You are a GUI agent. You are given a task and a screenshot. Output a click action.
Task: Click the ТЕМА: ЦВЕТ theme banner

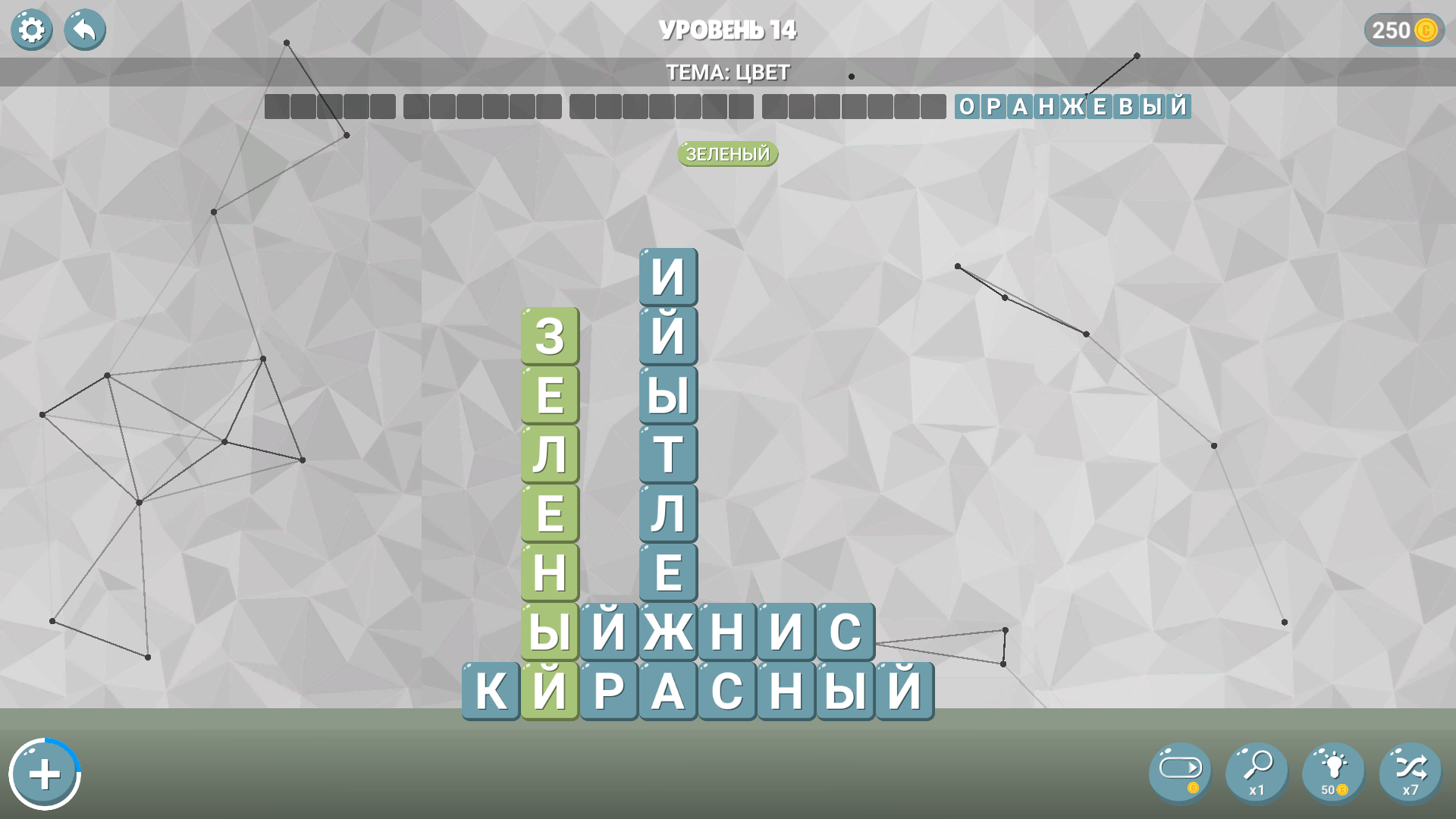[x=727, y=73]
